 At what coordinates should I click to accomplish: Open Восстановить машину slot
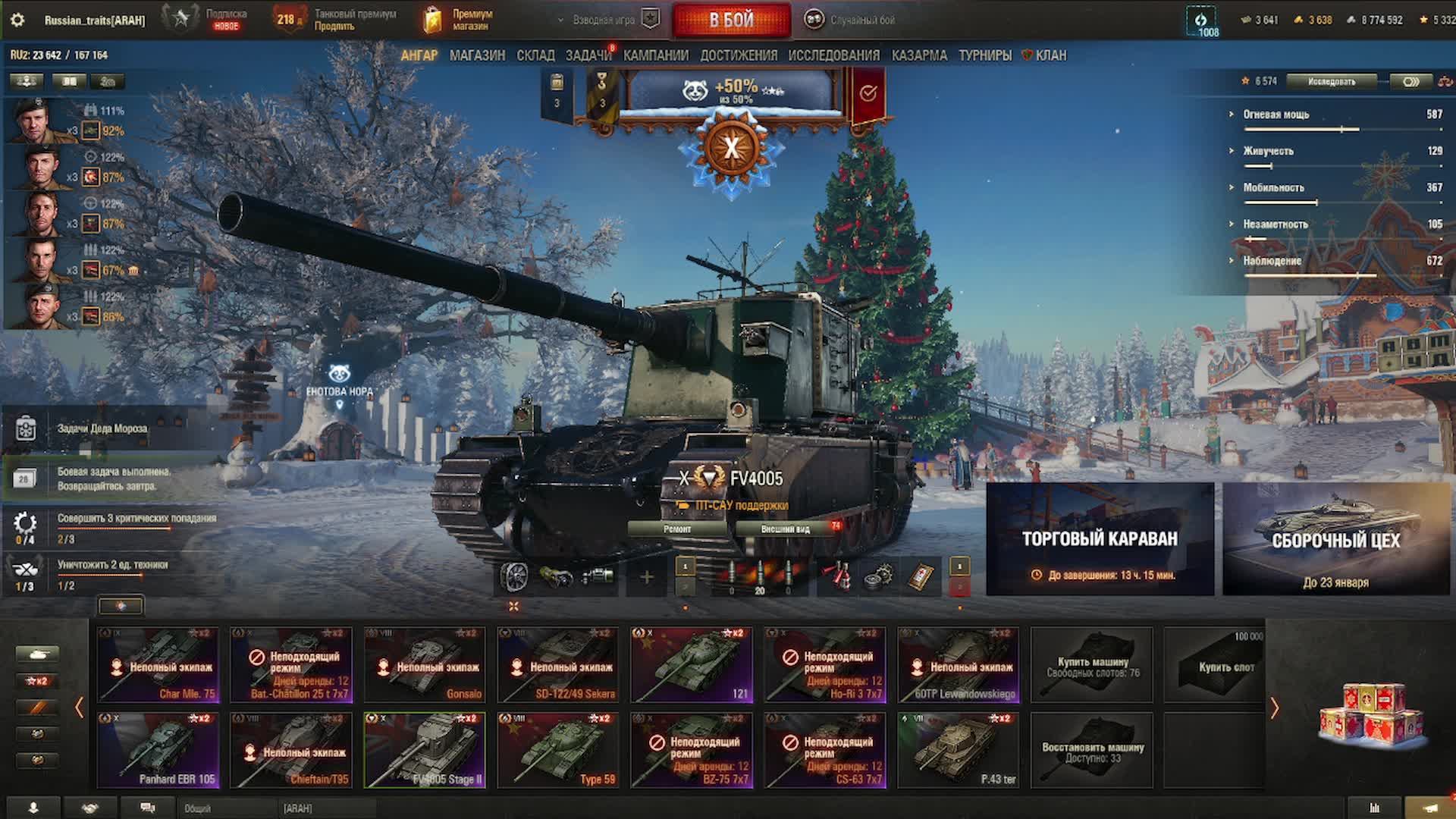point(1092,750)
